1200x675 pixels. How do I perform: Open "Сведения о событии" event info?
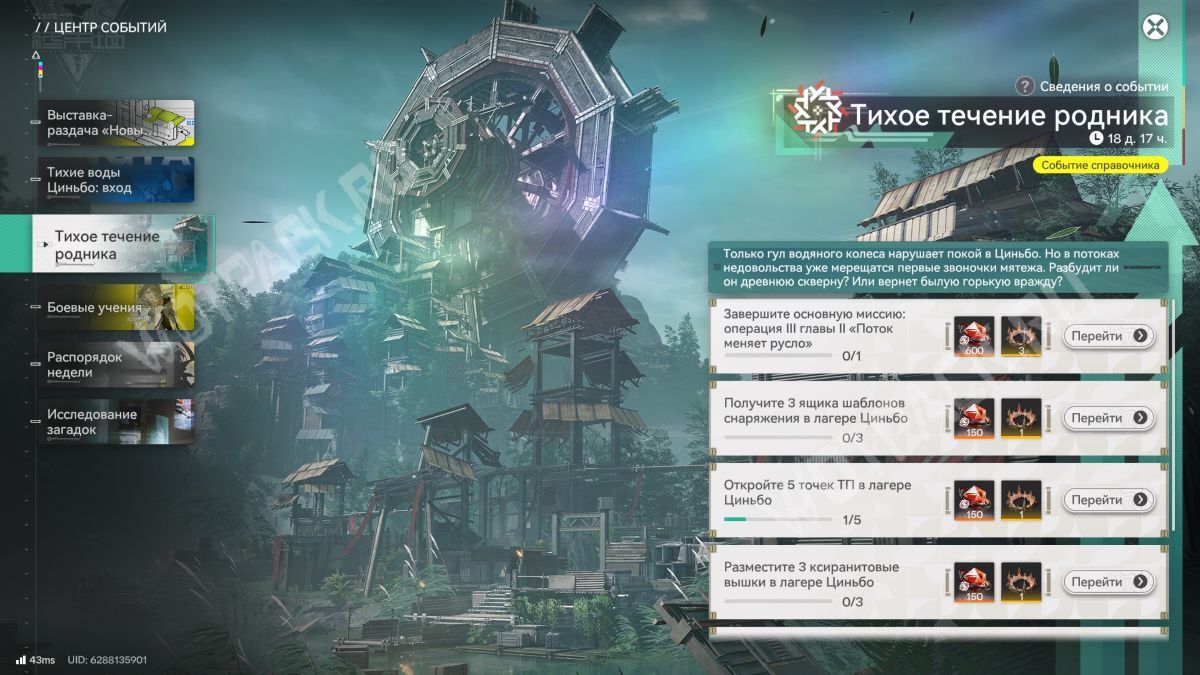[x=1092, y=87]
